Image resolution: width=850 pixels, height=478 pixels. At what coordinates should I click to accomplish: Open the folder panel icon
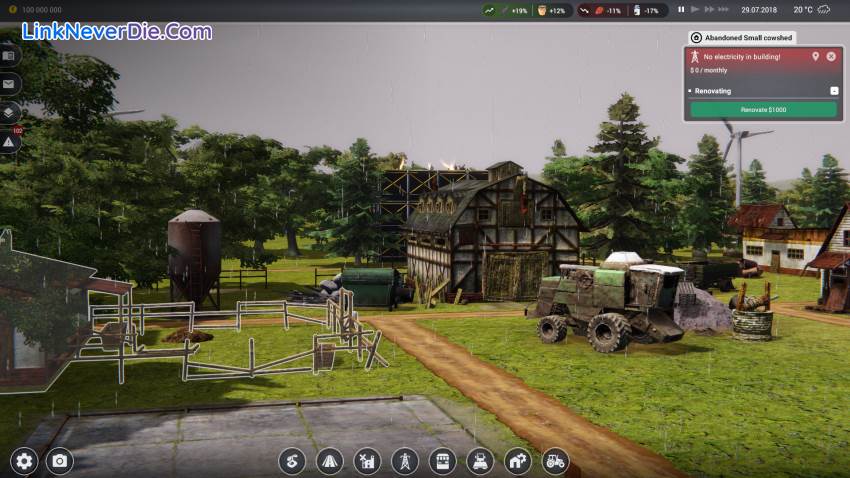[x=10, y=55]
